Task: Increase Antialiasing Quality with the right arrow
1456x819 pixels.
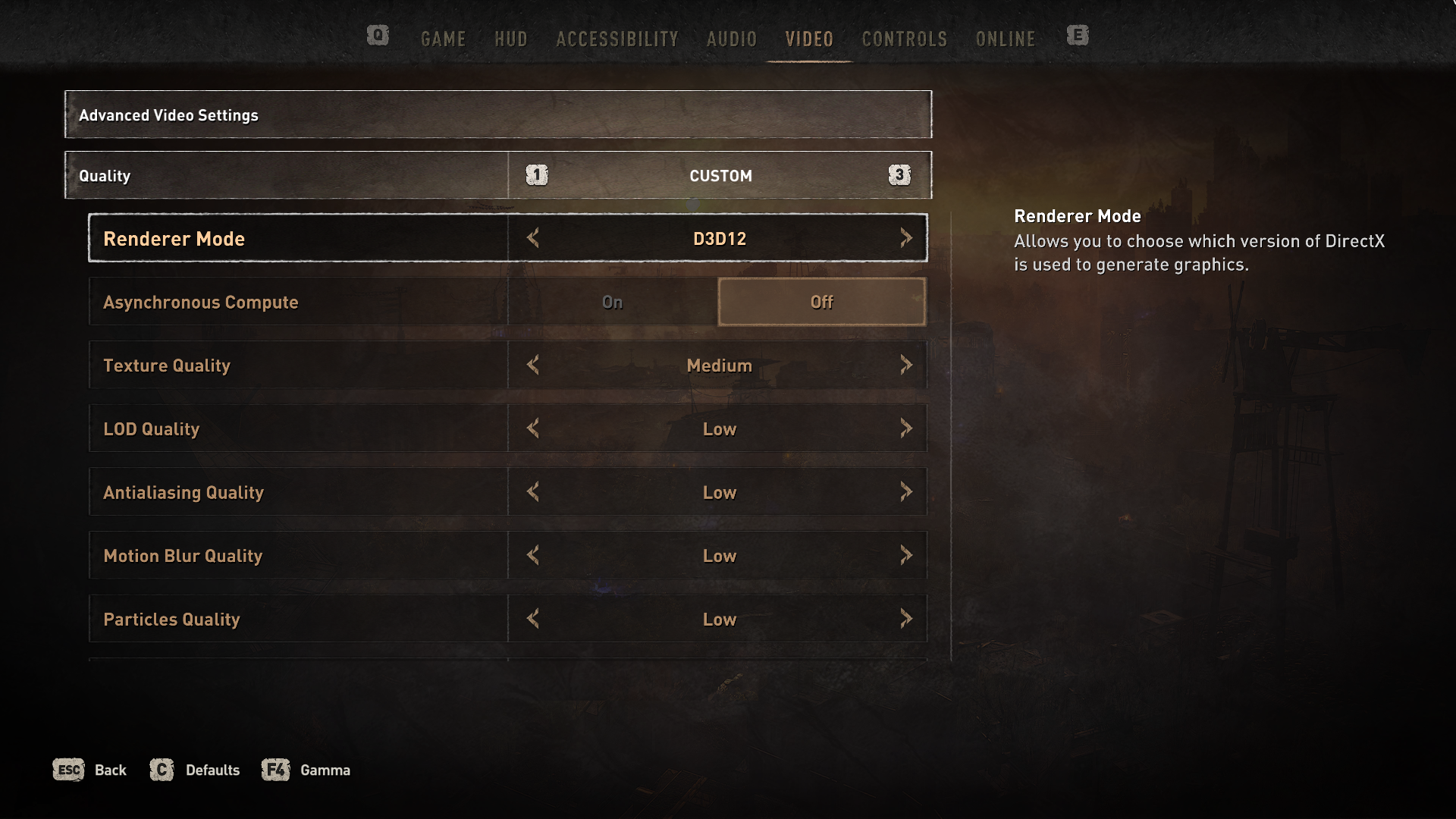Action: [905, 492]
